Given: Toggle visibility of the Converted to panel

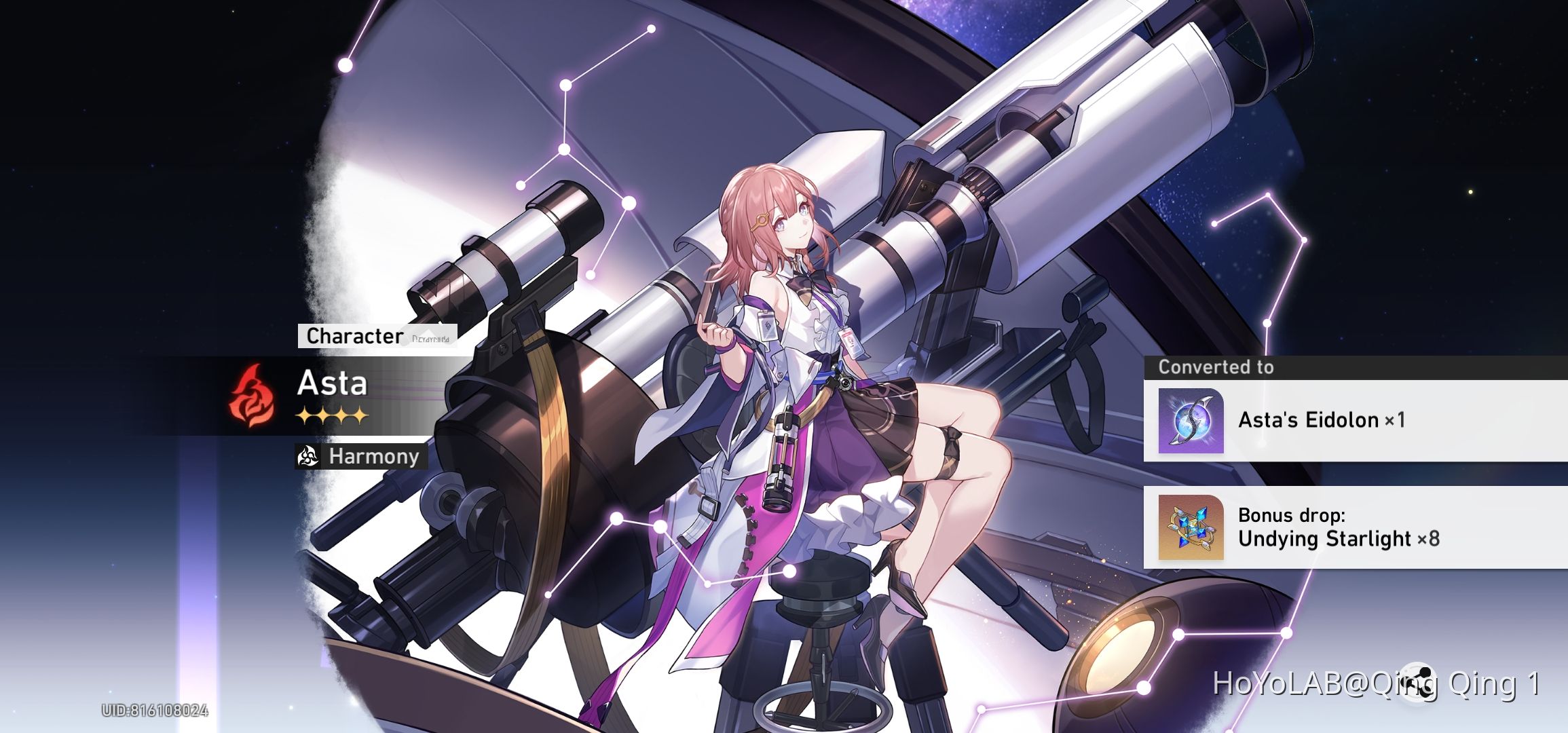Looking at the screenshot, I should pos(1216,366).
